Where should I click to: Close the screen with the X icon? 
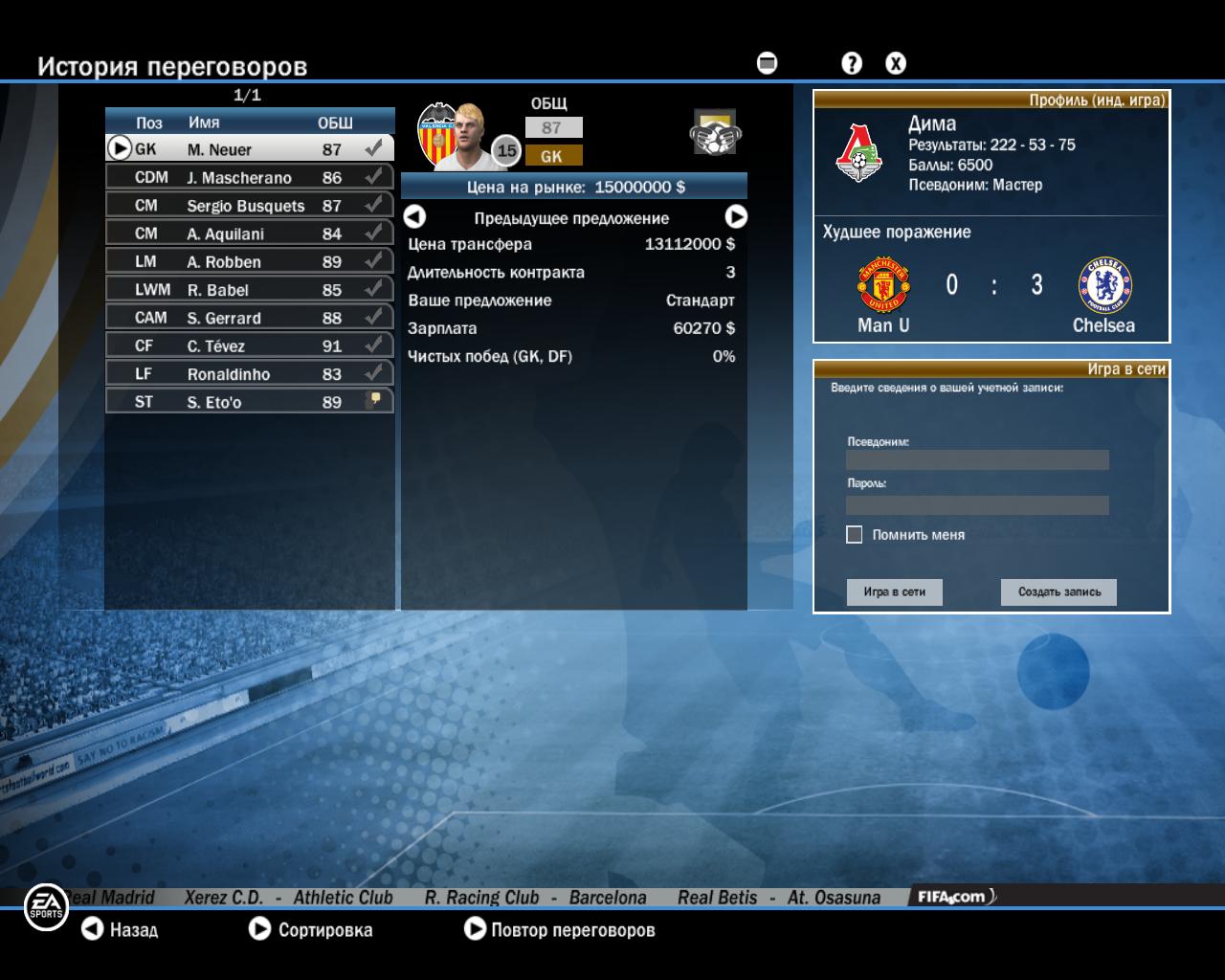[x=896, y=63]
